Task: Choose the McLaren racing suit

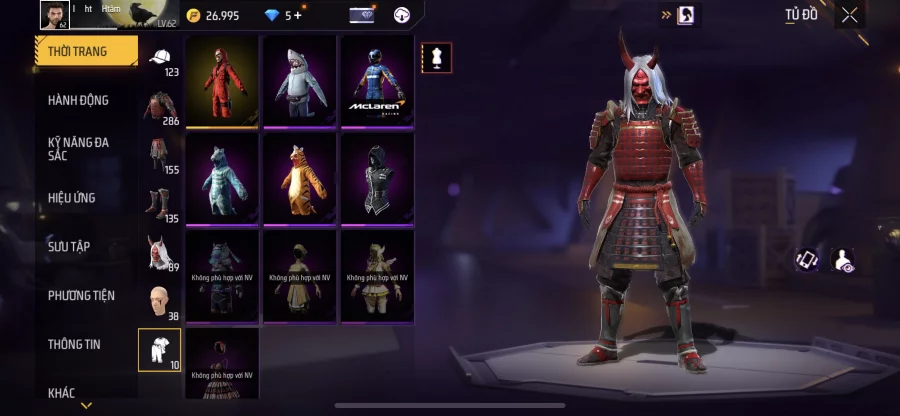Action: tap(377, 82)
